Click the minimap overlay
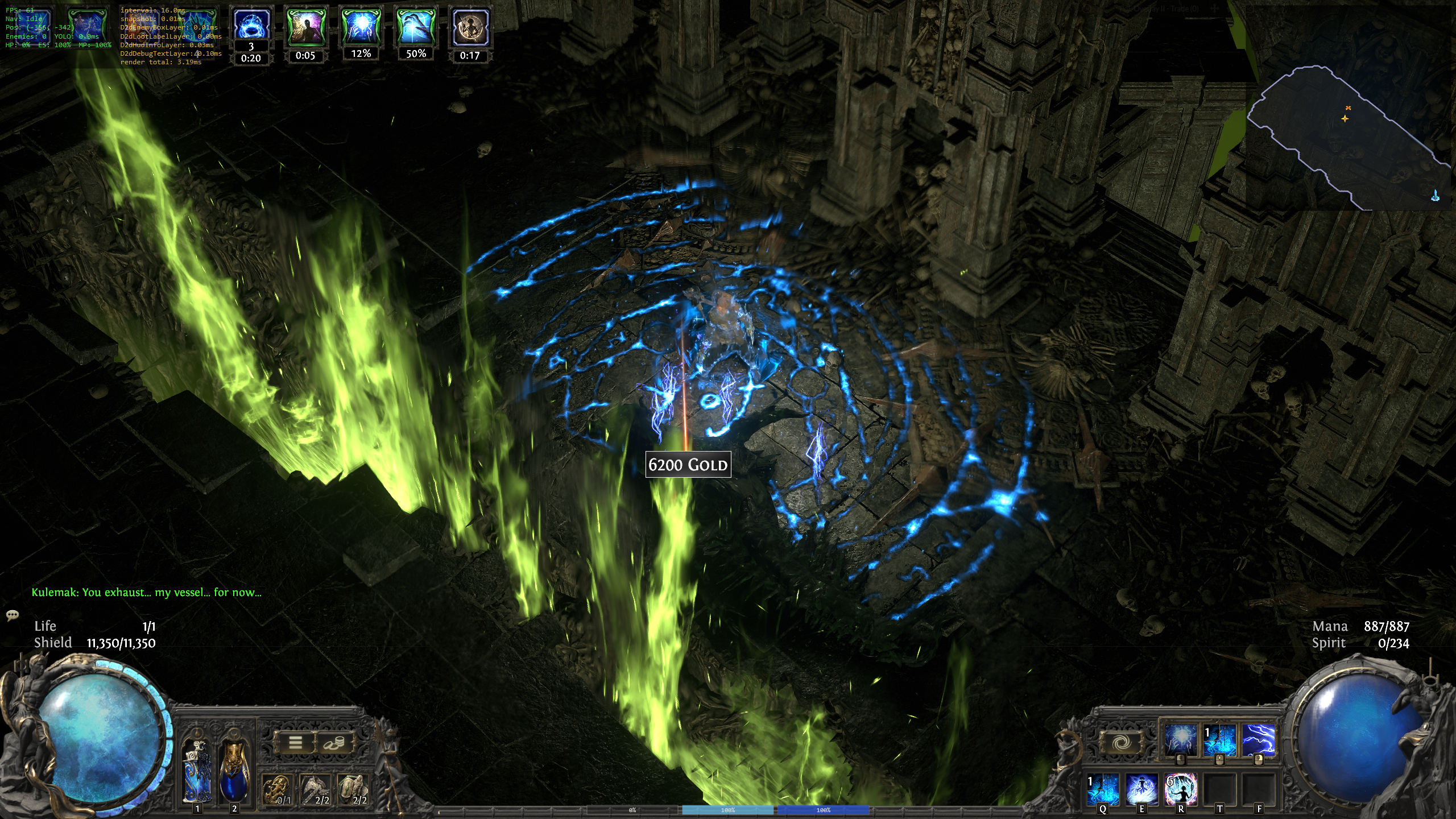Viewport: 1456px width, 819px height. [1348, 136]
